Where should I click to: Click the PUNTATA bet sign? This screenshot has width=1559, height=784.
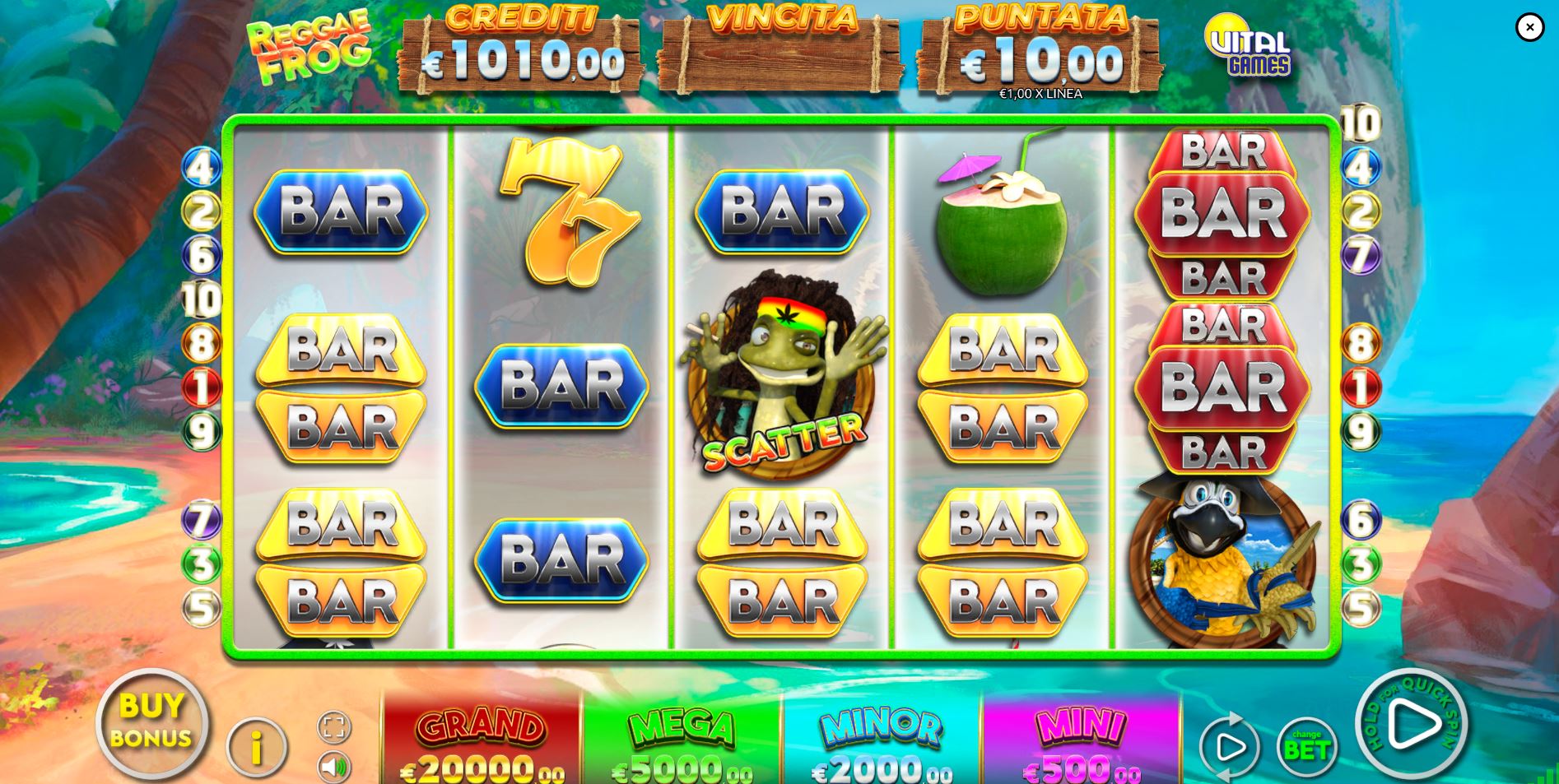point(1041,49)
